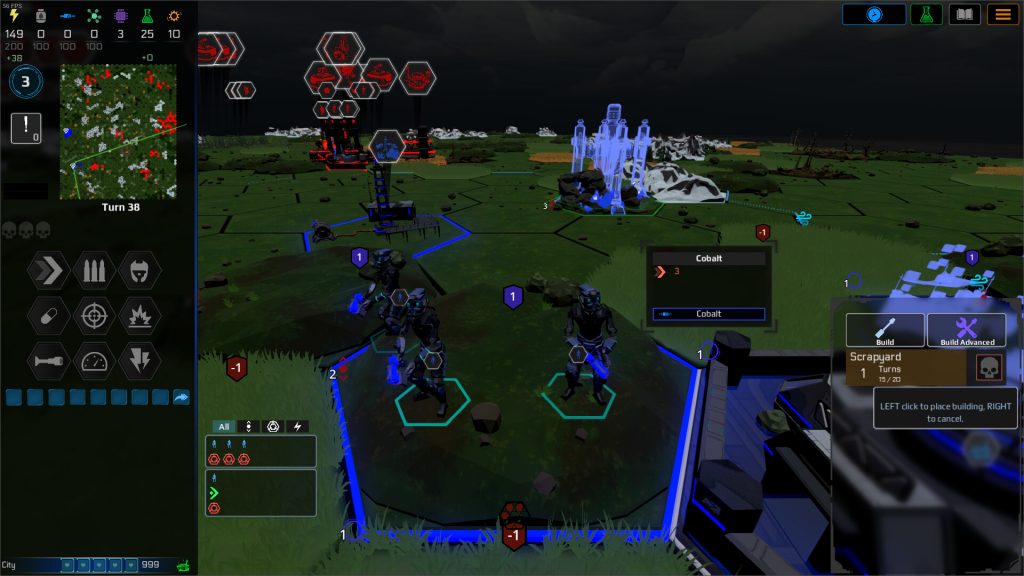Click the speedometer gauge icon
Viewport: 1024px width, 576px height.
coord(94,361)
